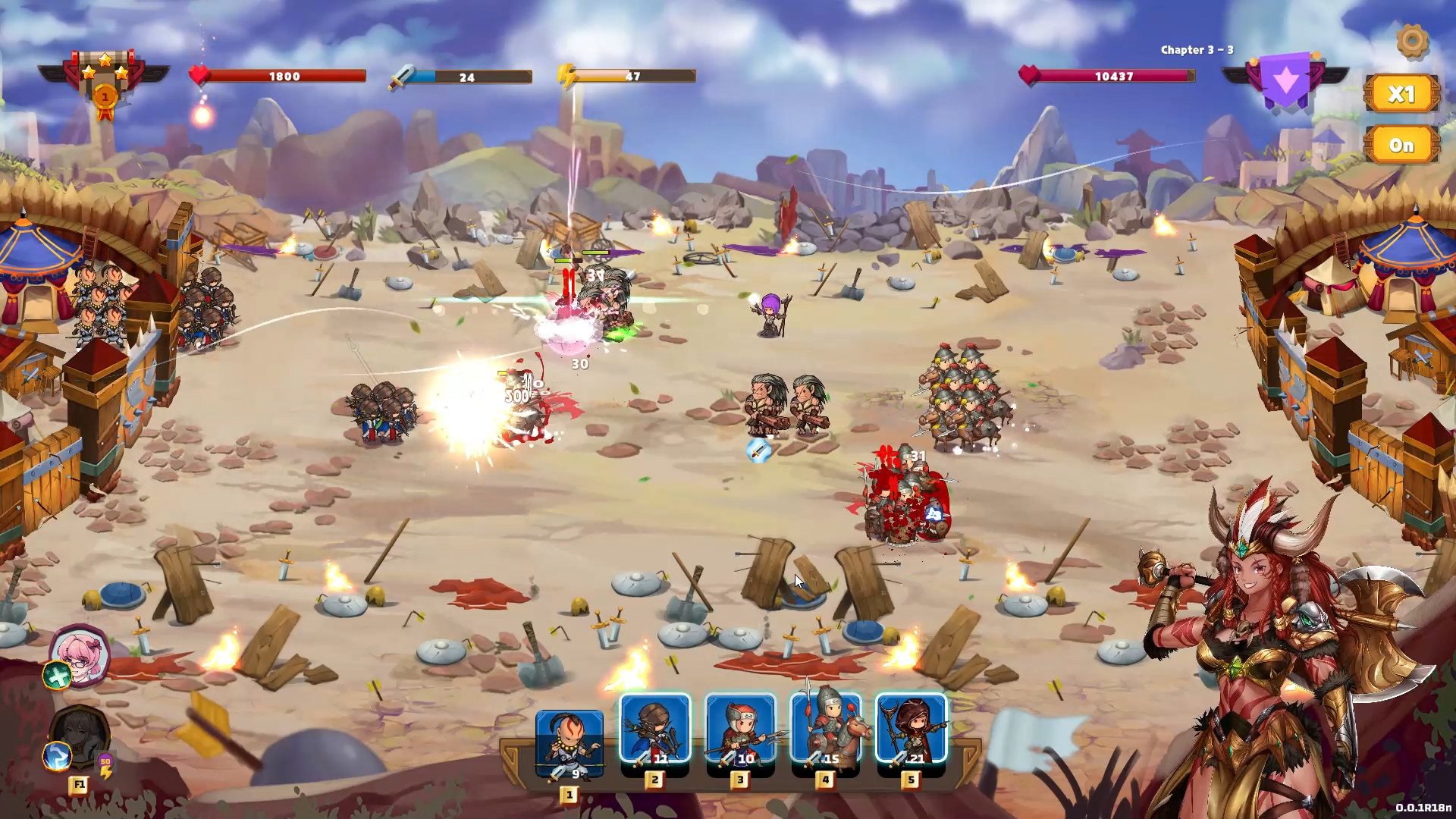
Task: Deploy the mounted cavalry unit card
Action: point(826,730)
